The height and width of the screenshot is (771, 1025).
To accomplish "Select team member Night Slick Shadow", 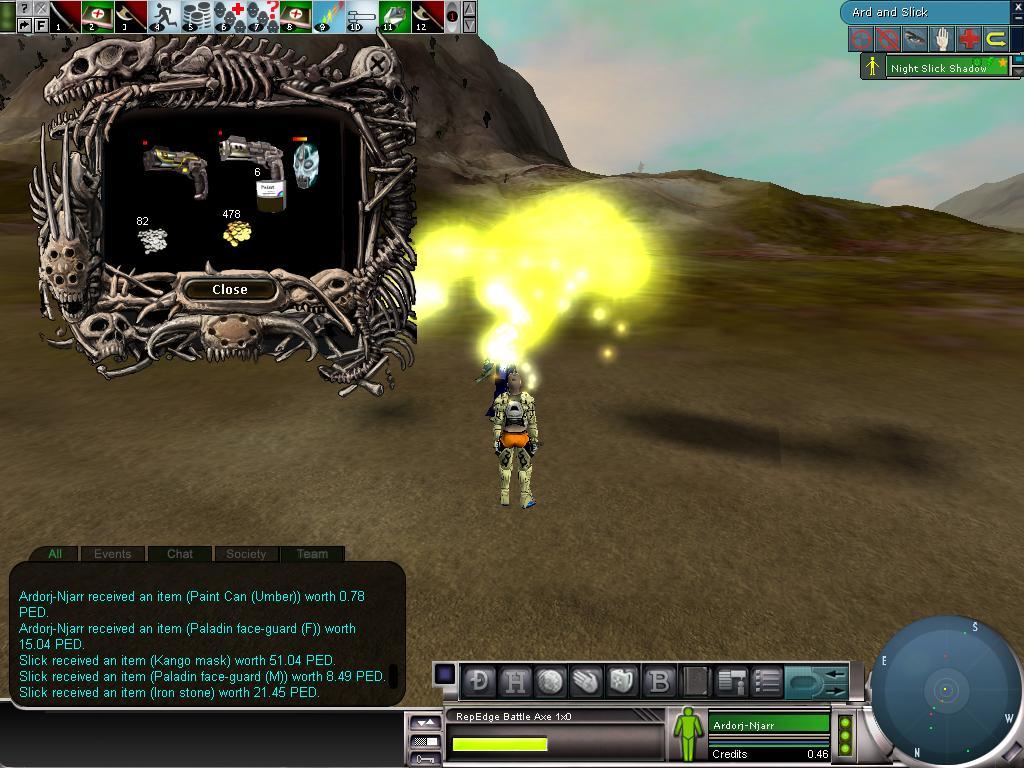I will pyautogui.click(x=938, y=68).
